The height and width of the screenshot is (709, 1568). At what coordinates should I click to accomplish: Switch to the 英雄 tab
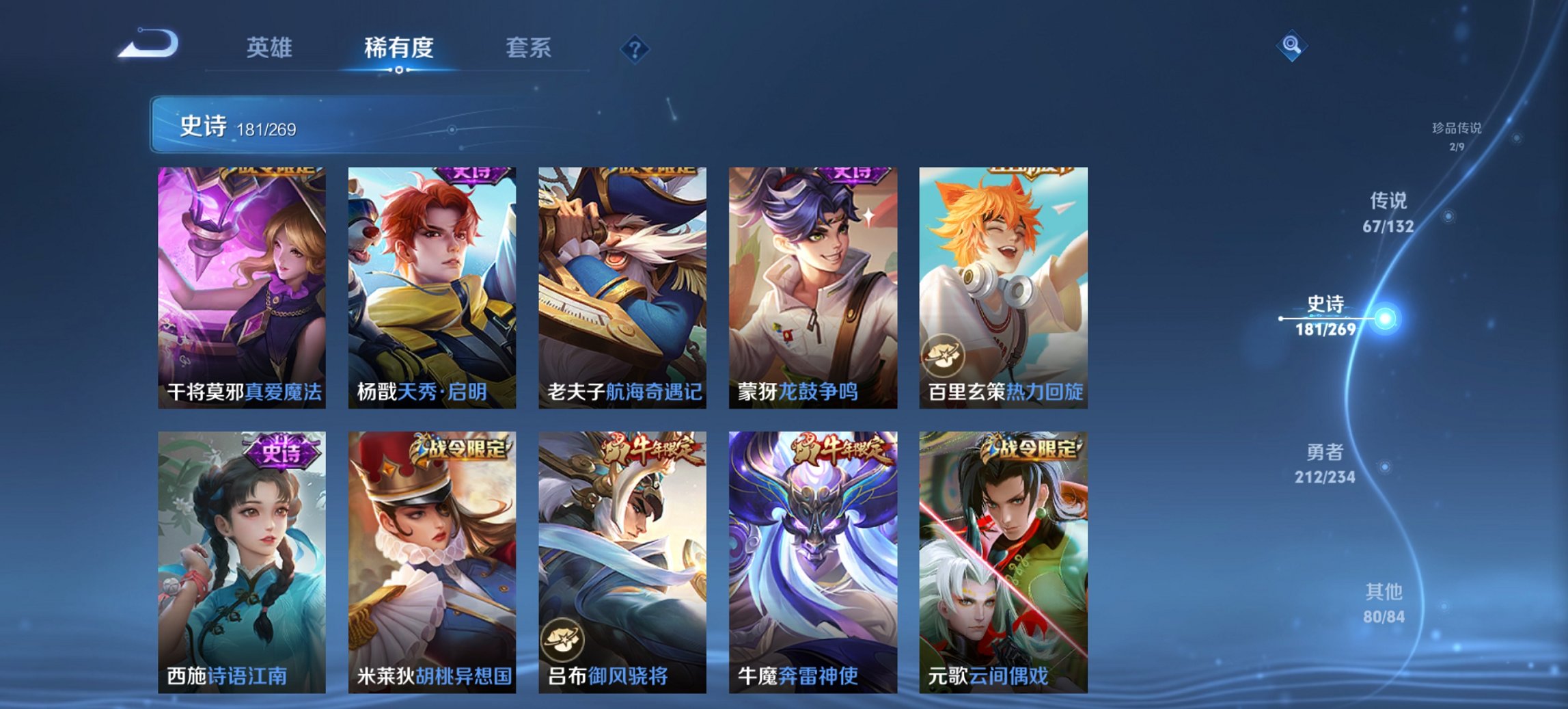click(272, 48)
